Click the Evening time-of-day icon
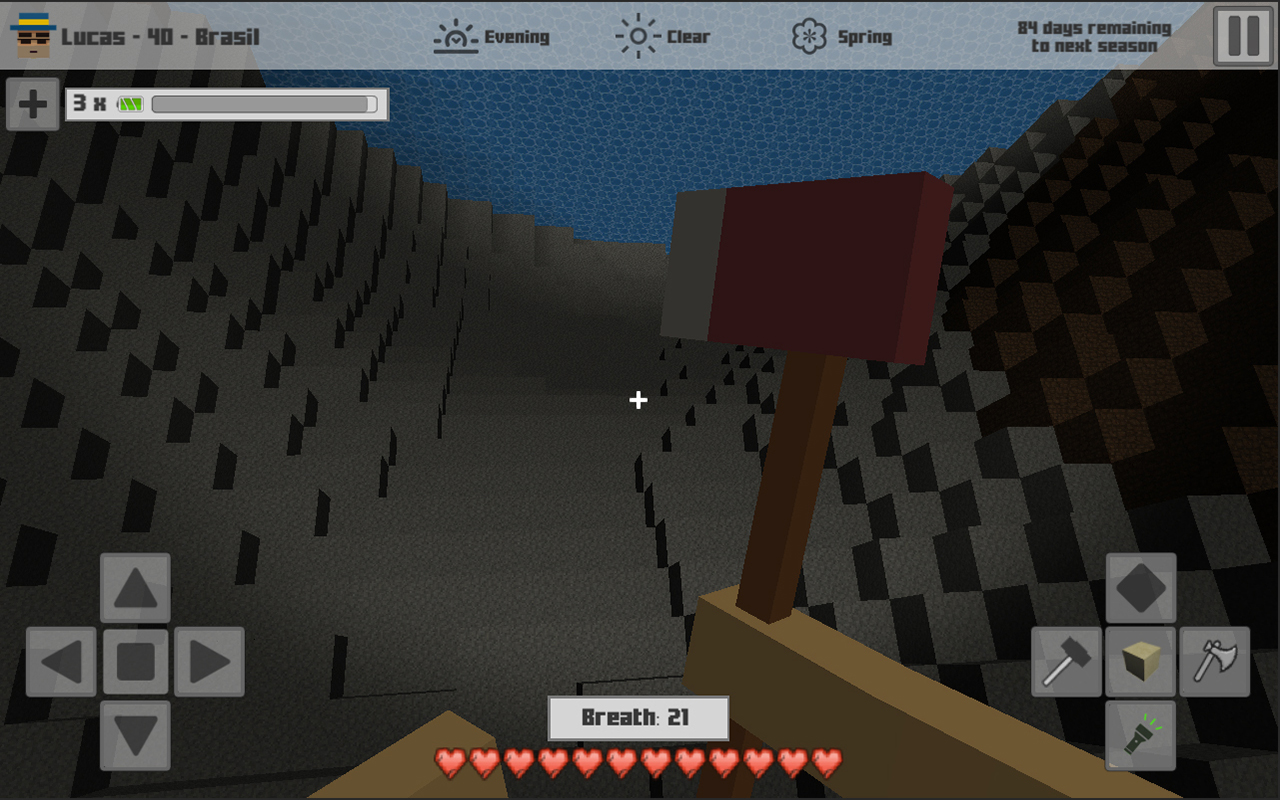Image resolution: width=1280 pixels, height=800 pixels. [x=456, y=33]
